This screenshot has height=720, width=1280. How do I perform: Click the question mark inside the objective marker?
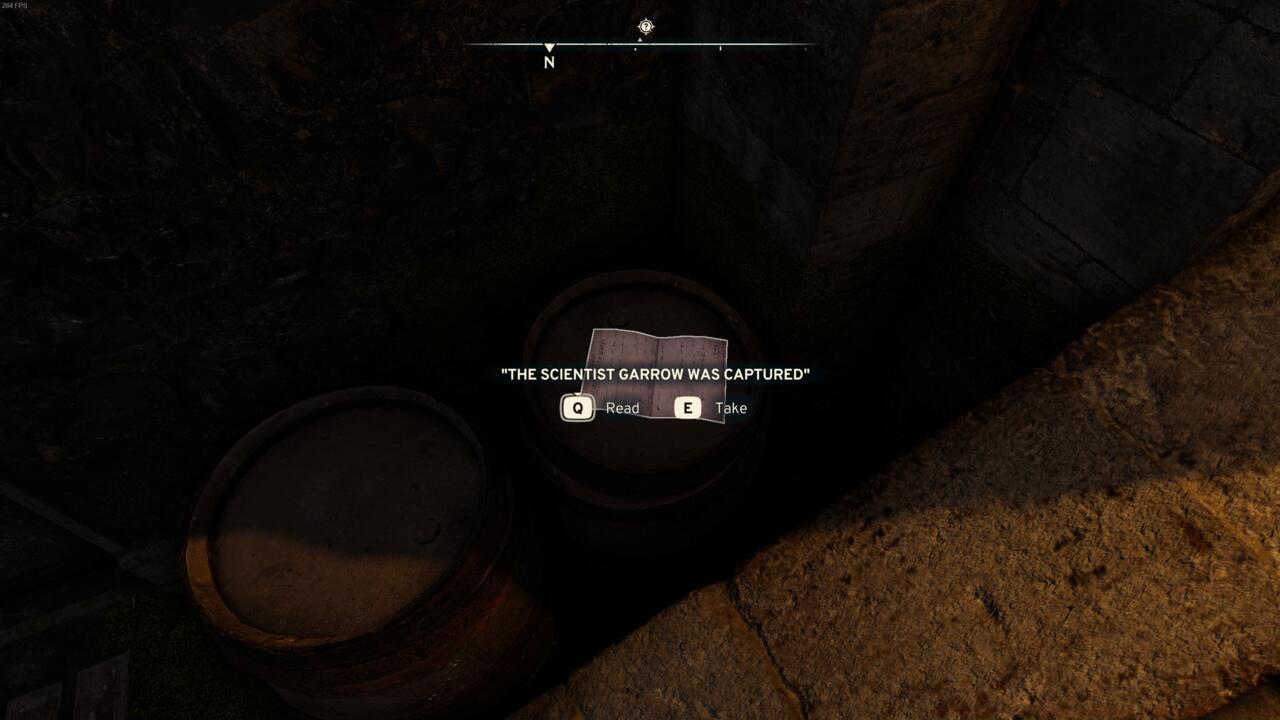pos(645,27)
